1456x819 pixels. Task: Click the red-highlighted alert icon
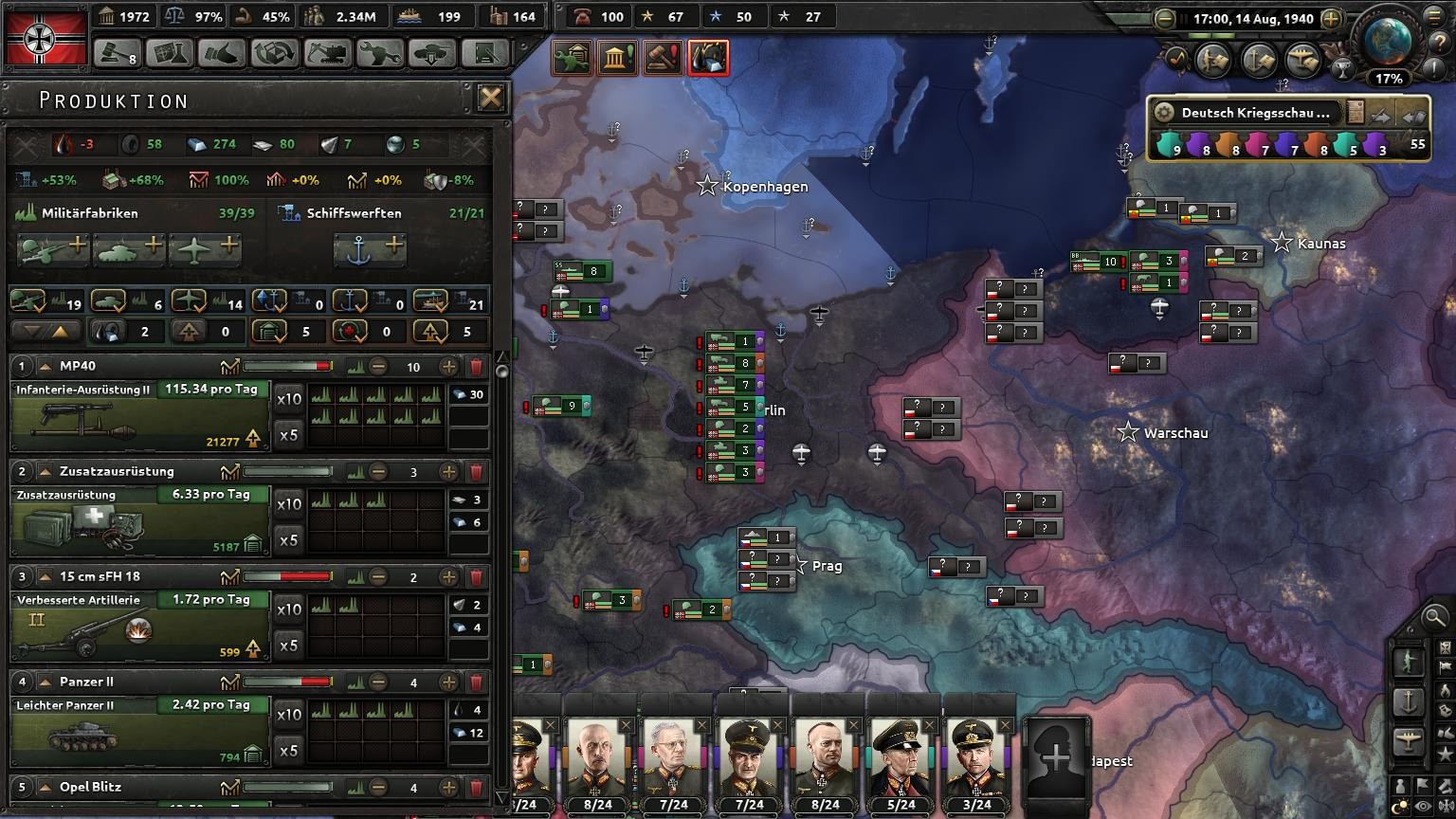point(708,58)
